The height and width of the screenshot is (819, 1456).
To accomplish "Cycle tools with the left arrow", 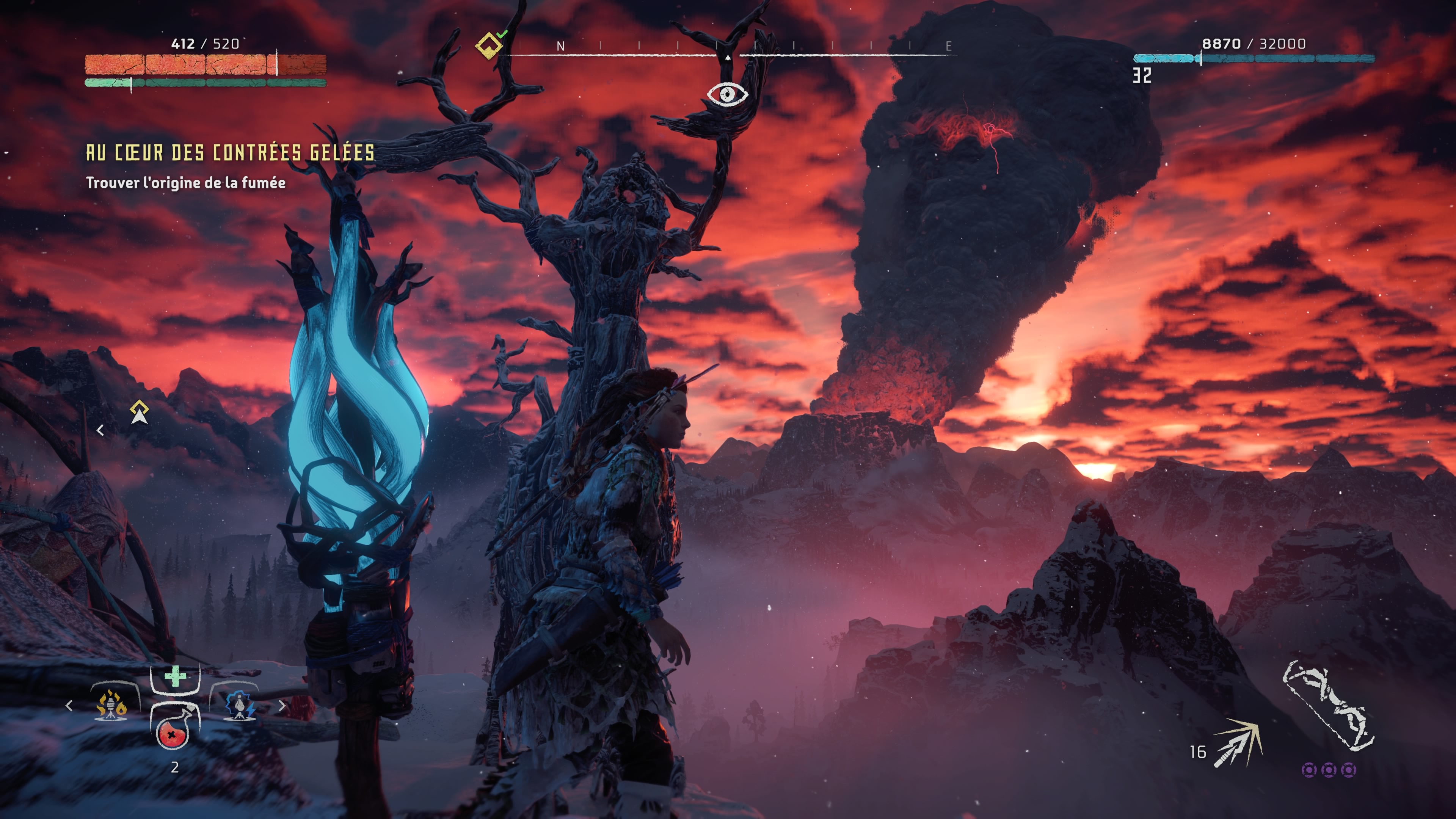I will click(69, 705).
